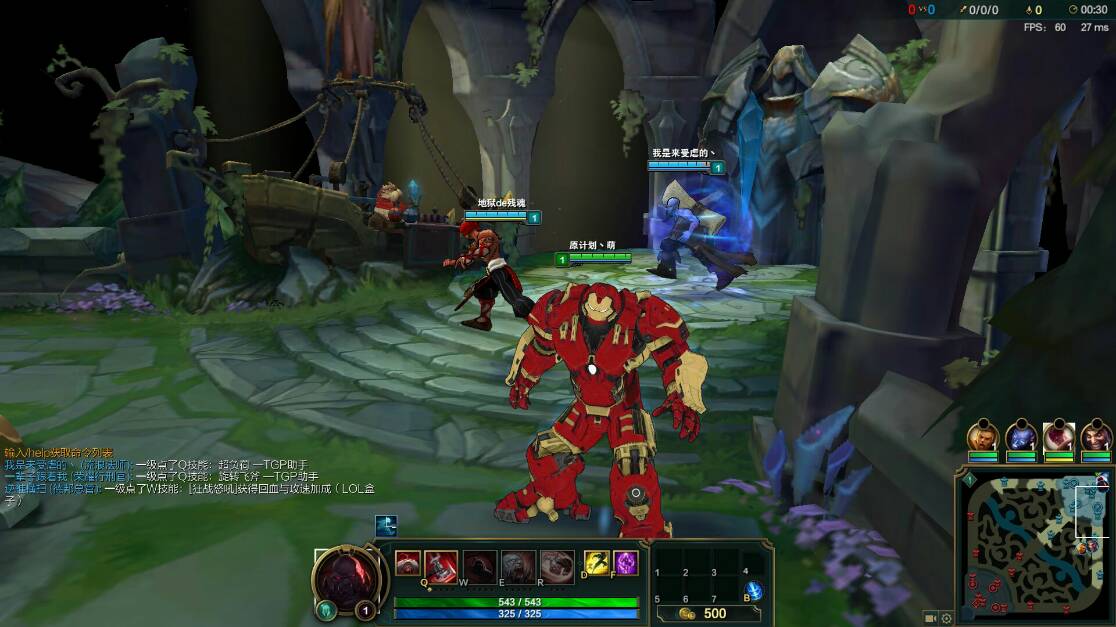Toggle the camera lock button beside the minimap

pyautogui.click(x=930, y=618)
